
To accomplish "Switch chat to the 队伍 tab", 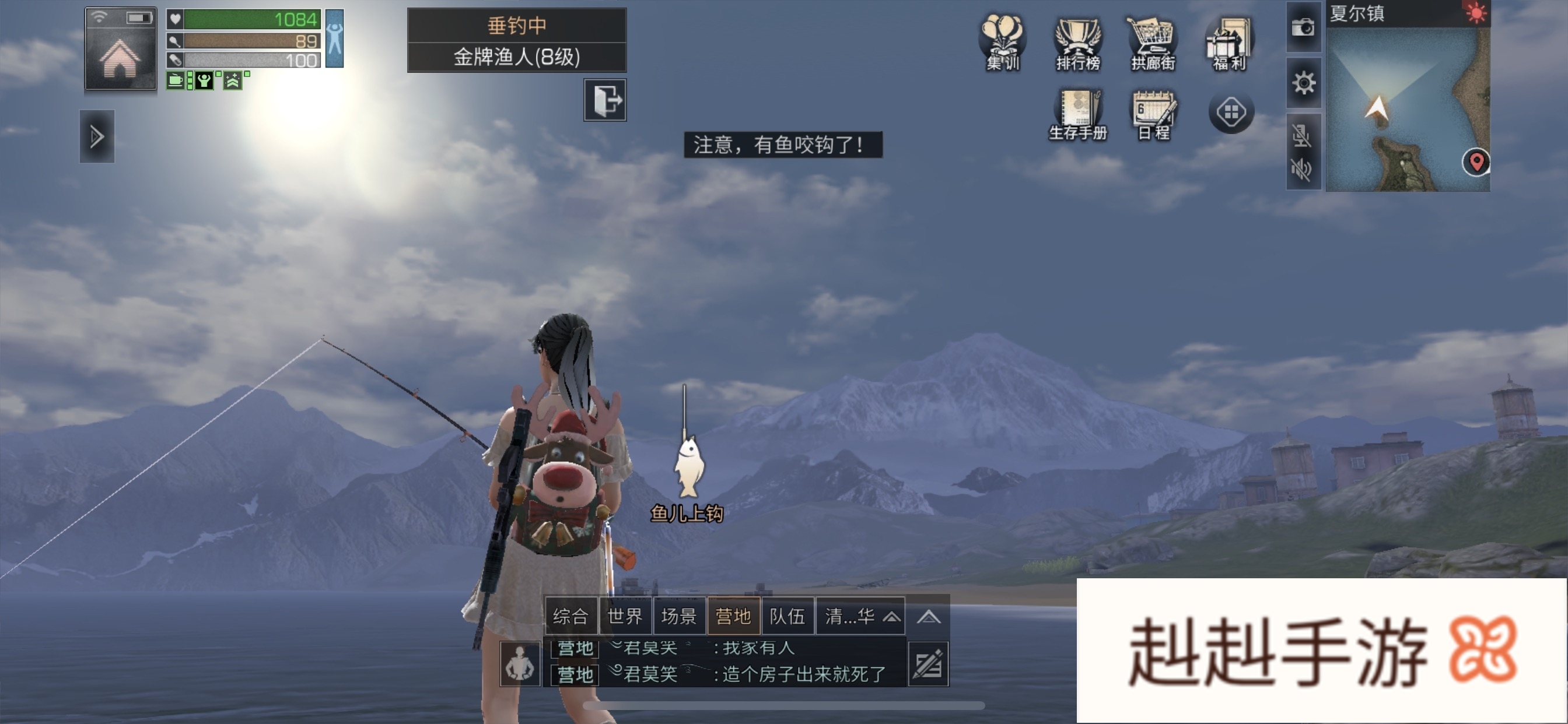I will 787,616.
